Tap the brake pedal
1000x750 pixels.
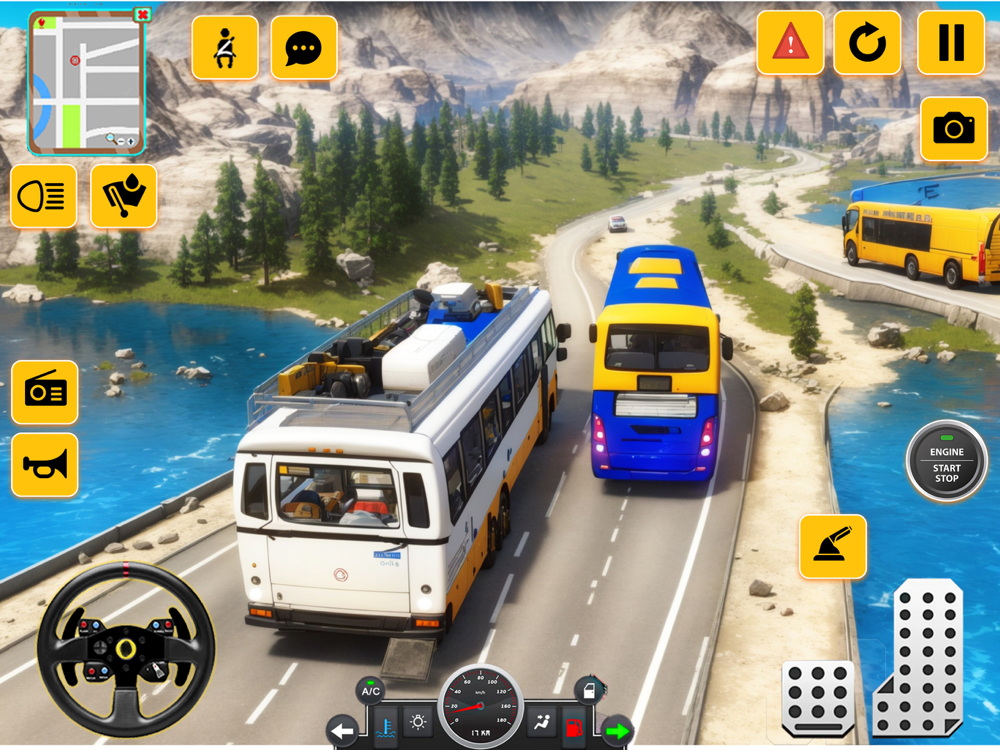point(817,697)
